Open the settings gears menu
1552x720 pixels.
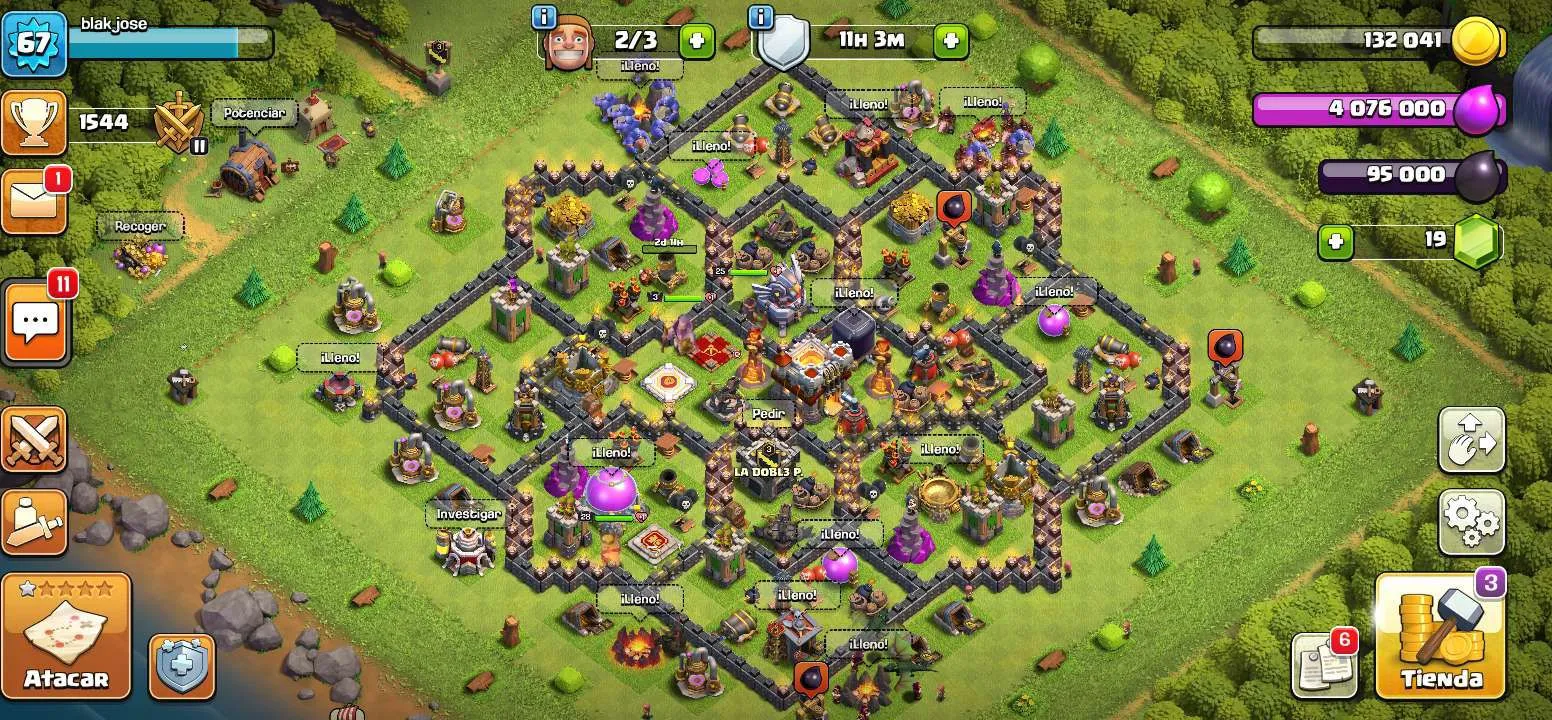pyautogui.click(x=1471, y=521)
